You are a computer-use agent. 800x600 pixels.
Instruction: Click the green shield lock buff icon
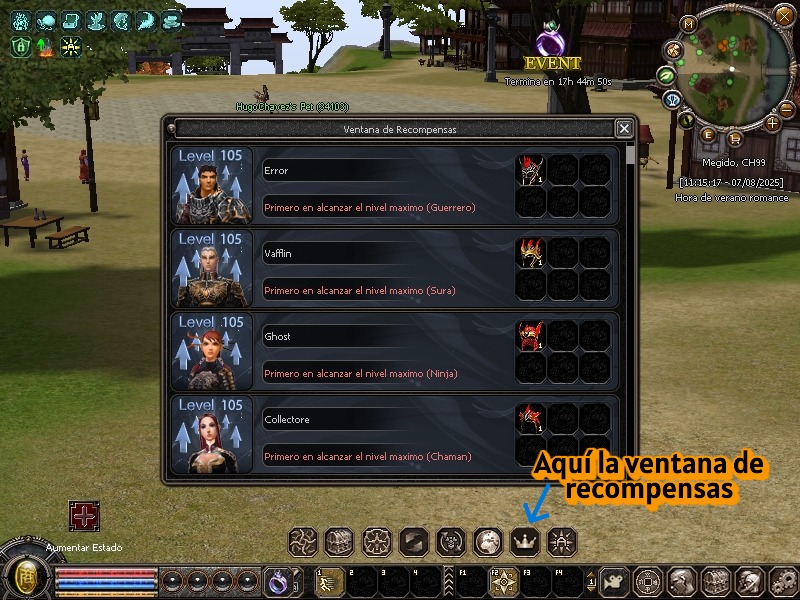click(x=20, y=46)
